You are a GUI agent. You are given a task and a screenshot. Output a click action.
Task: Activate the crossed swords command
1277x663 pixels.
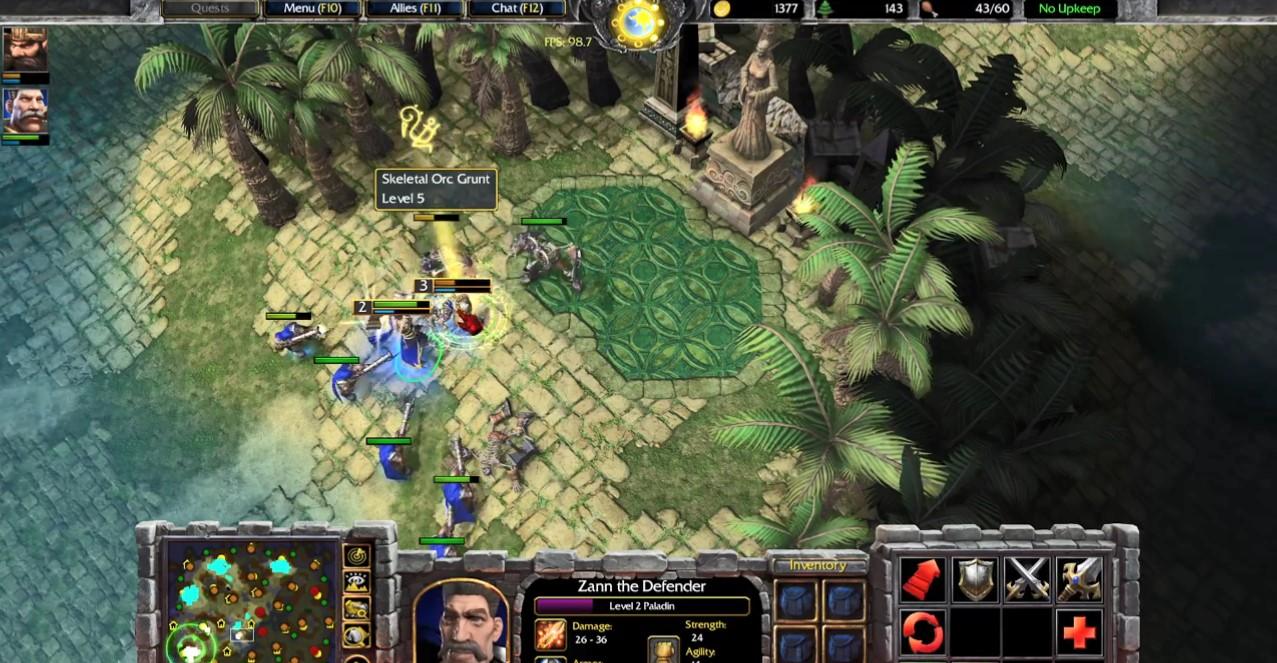(x=1027, y=580)
